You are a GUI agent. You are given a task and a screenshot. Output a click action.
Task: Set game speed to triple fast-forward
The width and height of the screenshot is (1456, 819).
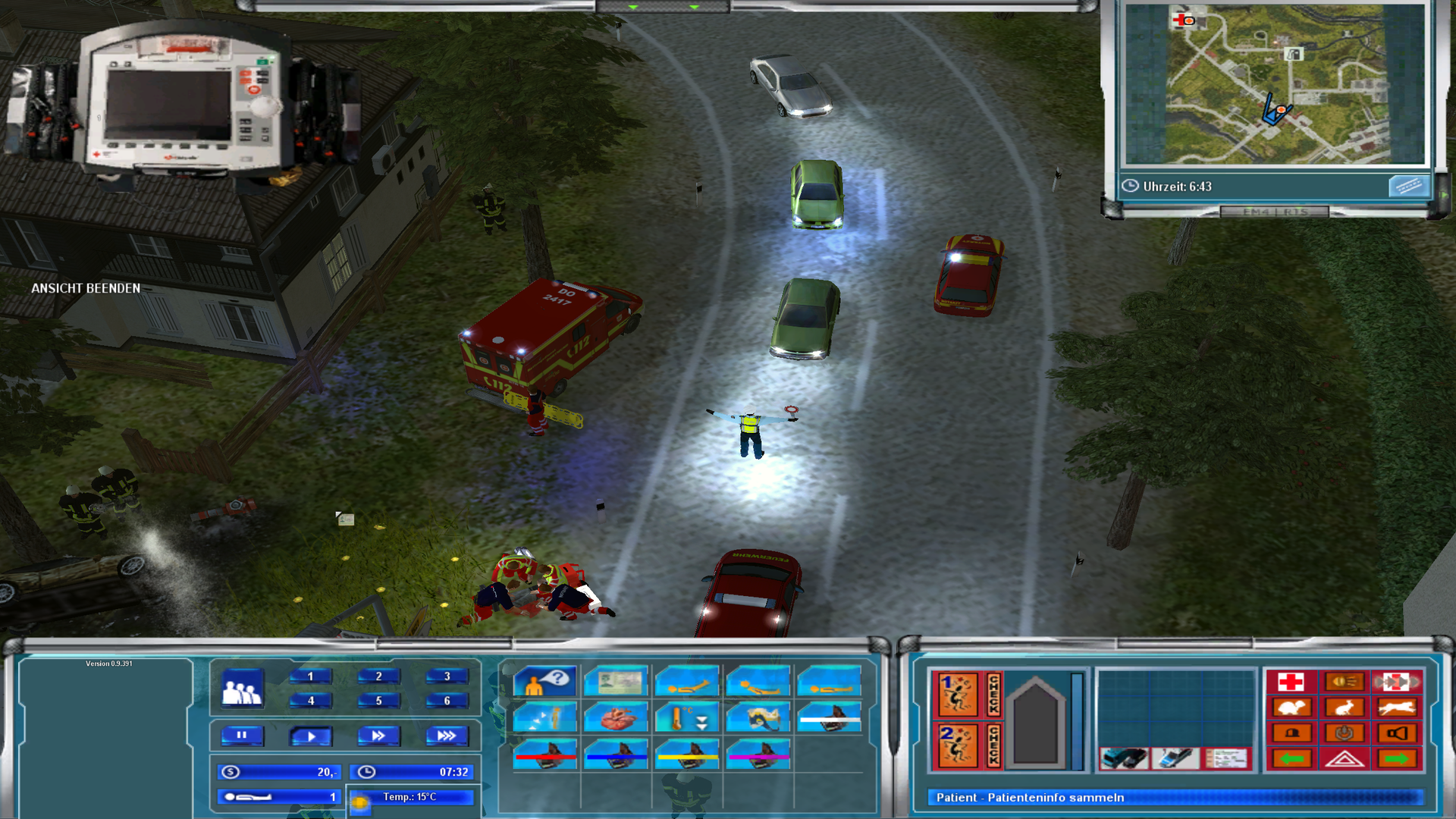447,736
